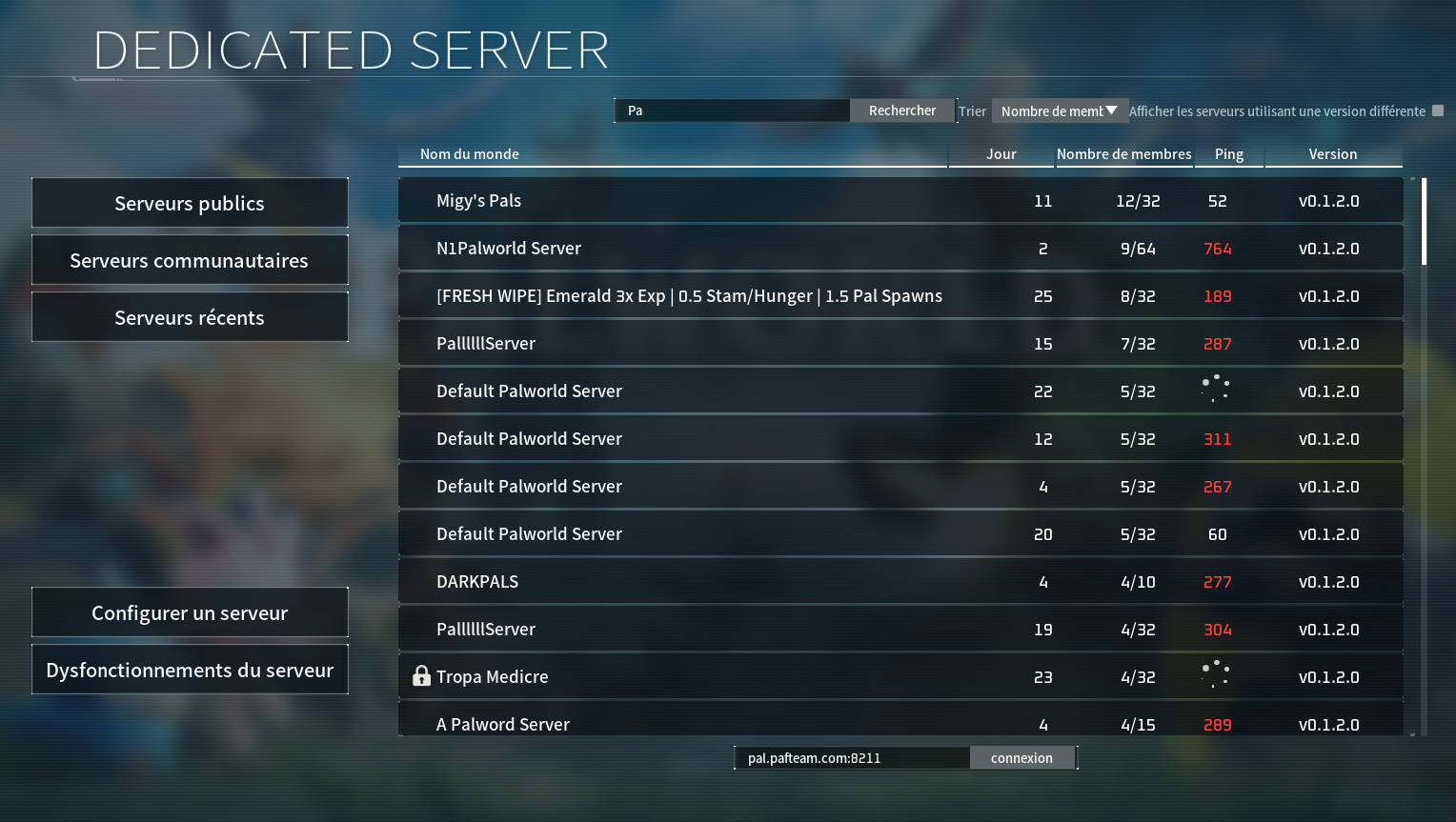This screenshot has height=822, width=1456.
Task: Focus the server address input field
Action: [x=852, y=758]
